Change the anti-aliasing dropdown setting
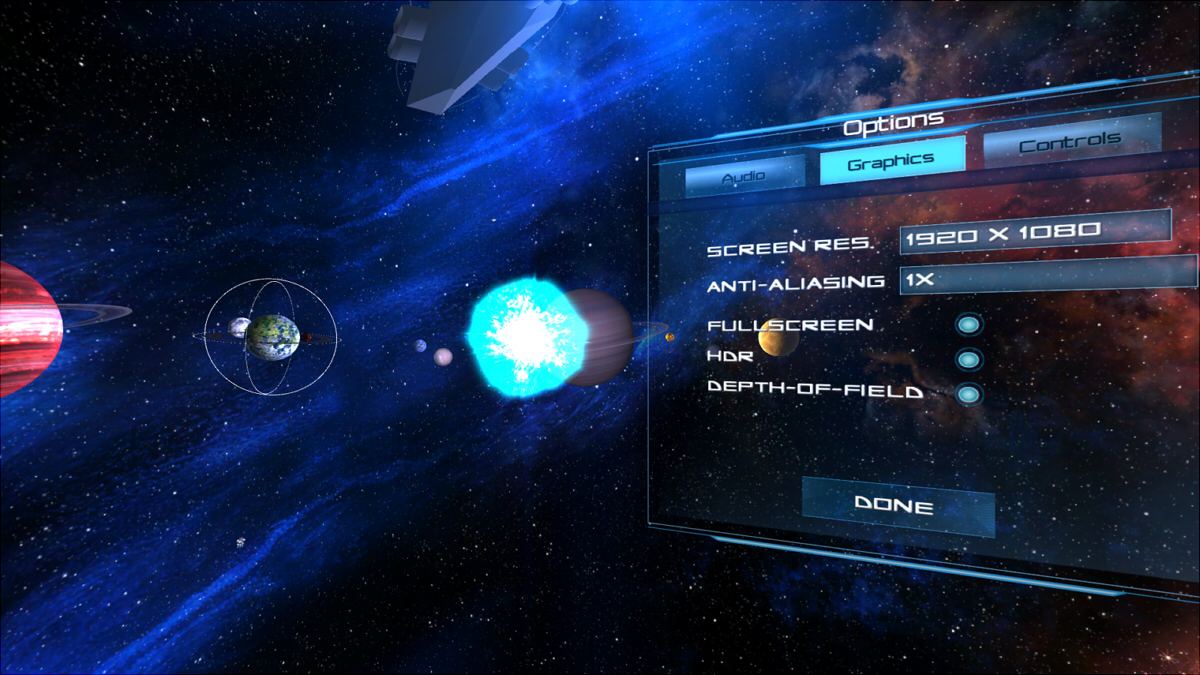Image resolution: width=1200 pixels, height=675 pixels. click(x=1047, y=277)
